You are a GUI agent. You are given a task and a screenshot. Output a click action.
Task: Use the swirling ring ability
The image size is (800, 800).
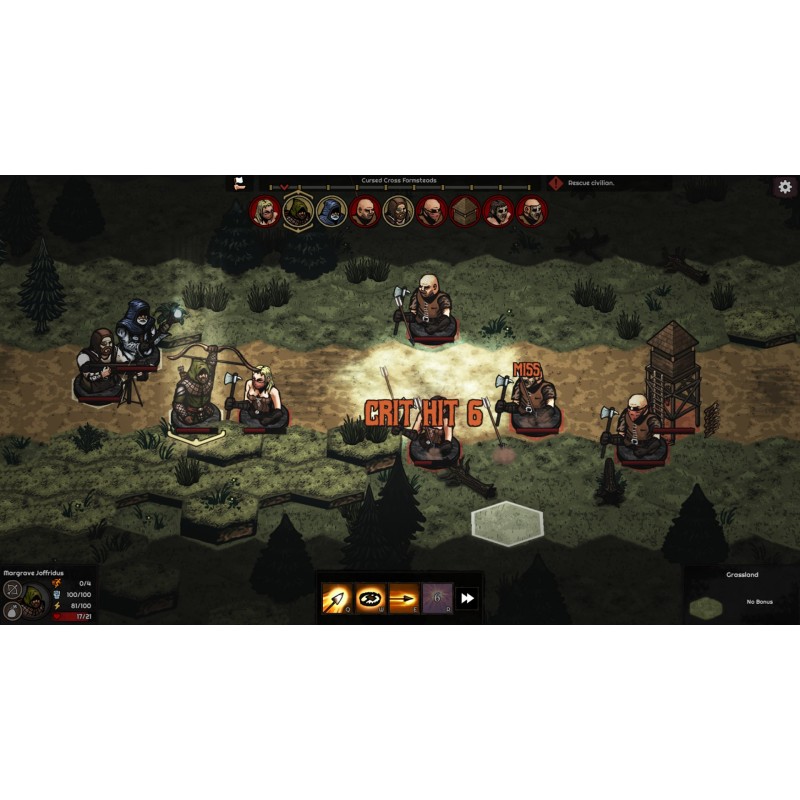tap(370, 599)
